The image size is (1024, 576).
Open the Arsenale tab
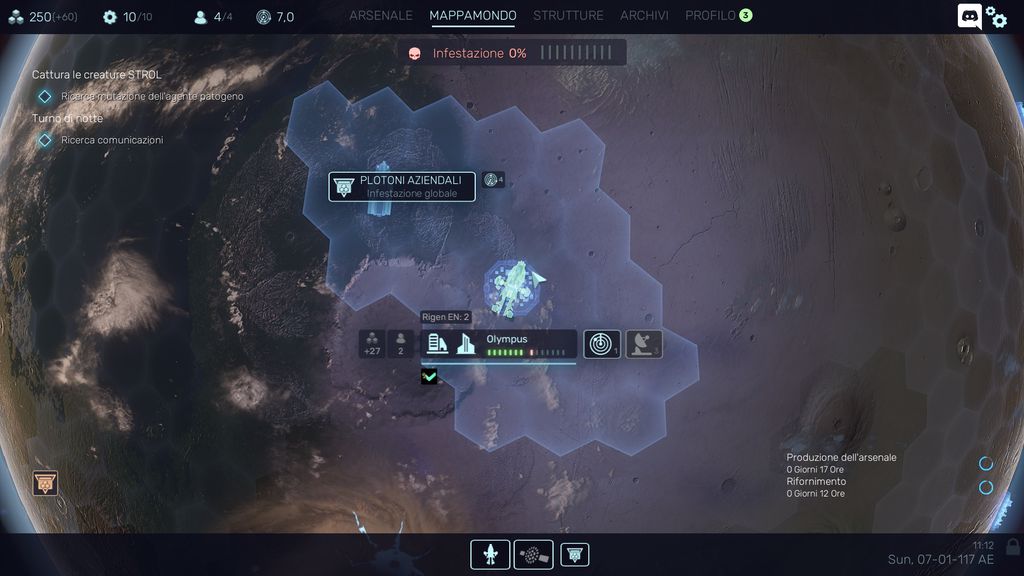pyautogui.click(x=380, y=16)
